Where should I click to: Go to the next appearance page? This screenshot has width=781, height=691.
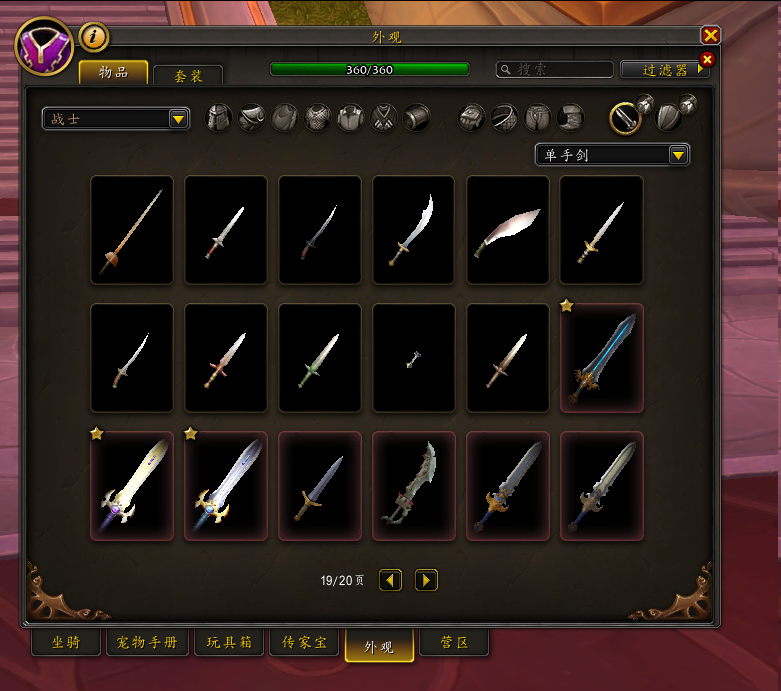(x=426, y=580)
